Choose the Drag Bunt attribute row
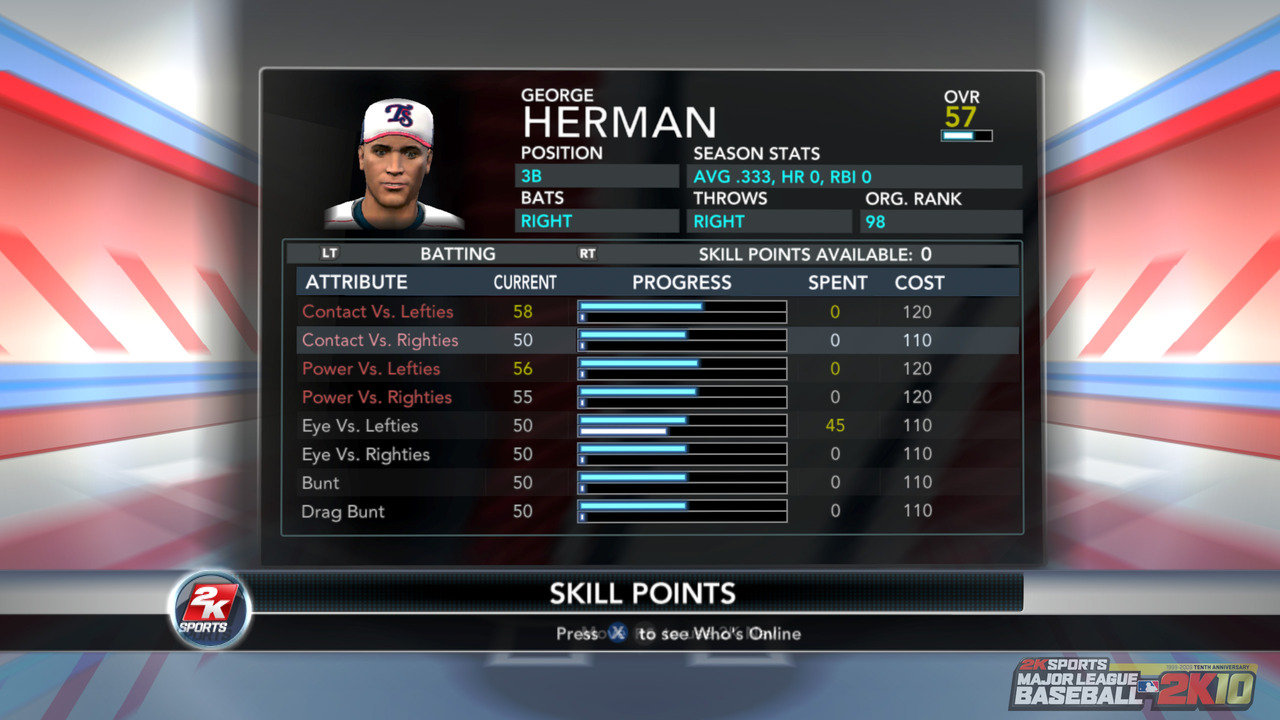The width and height of the screenshot is (1280, 720). (343, 512)
